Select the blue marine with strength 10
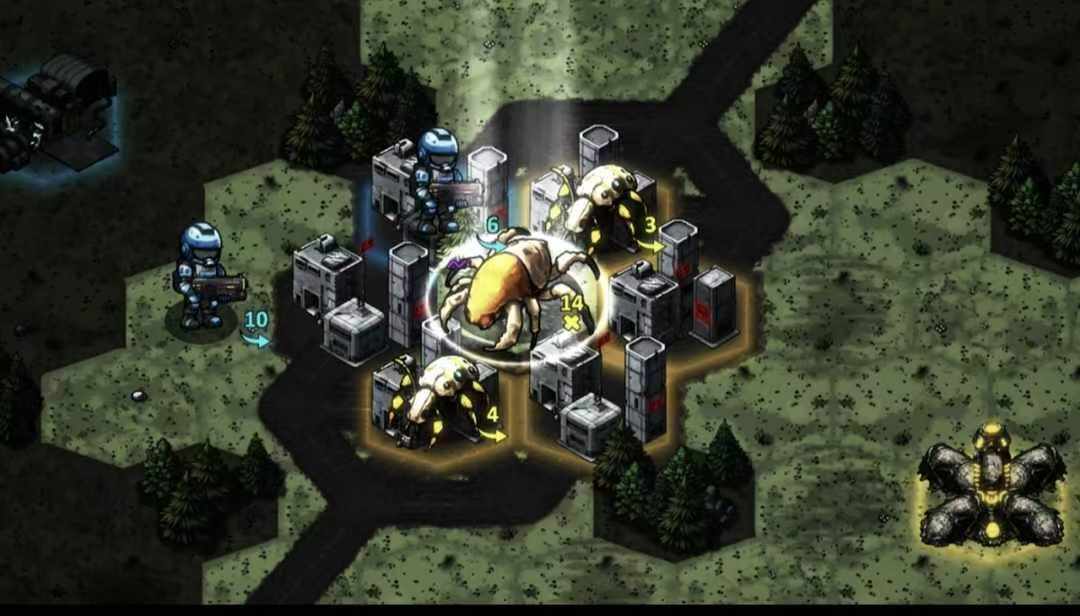 [203, 275]
